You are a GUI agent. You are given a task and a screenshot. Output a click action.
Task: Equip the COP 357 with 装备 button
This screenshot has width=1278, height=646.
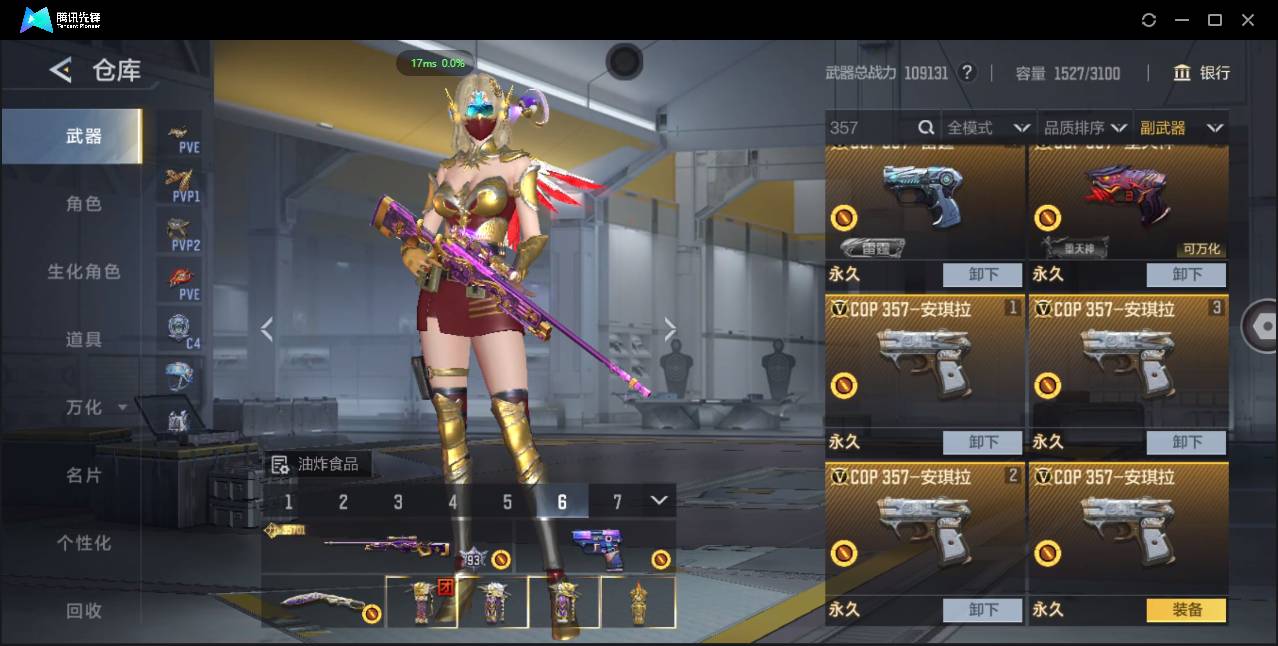tap(1186, 610)
